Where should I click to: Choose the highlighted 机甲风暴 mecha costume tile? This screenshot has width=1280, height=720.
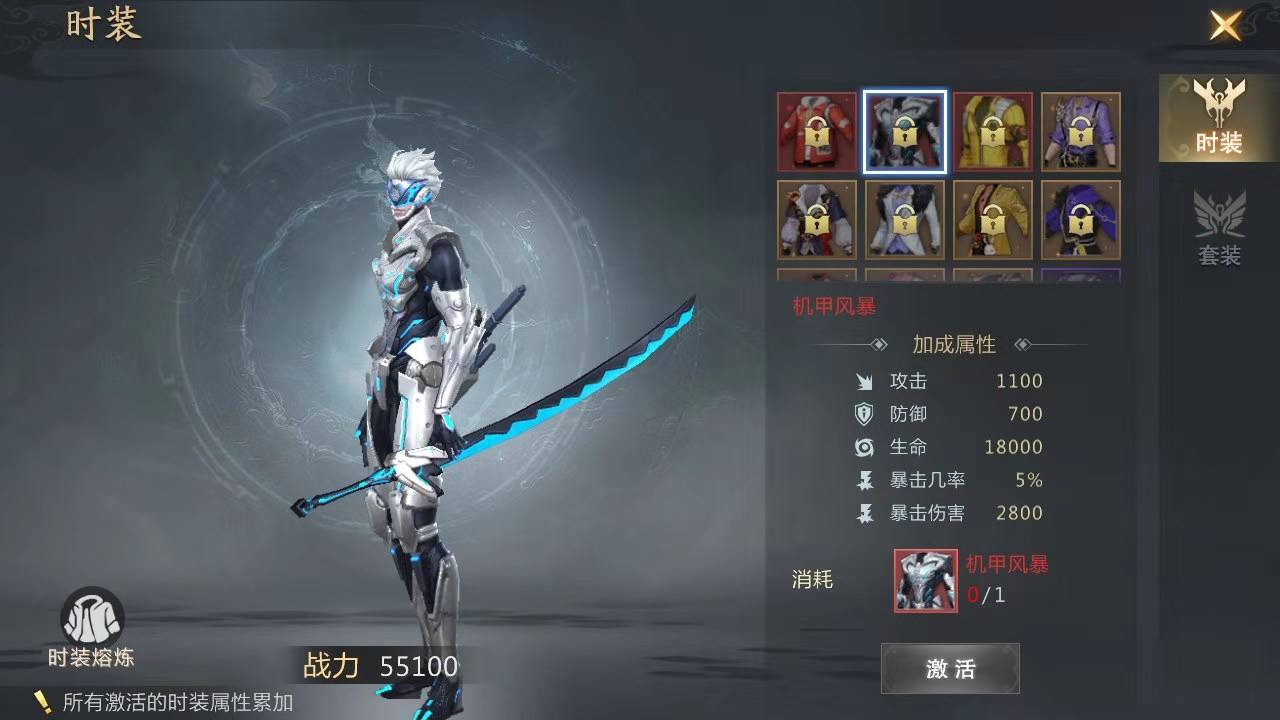click(905, 131)
